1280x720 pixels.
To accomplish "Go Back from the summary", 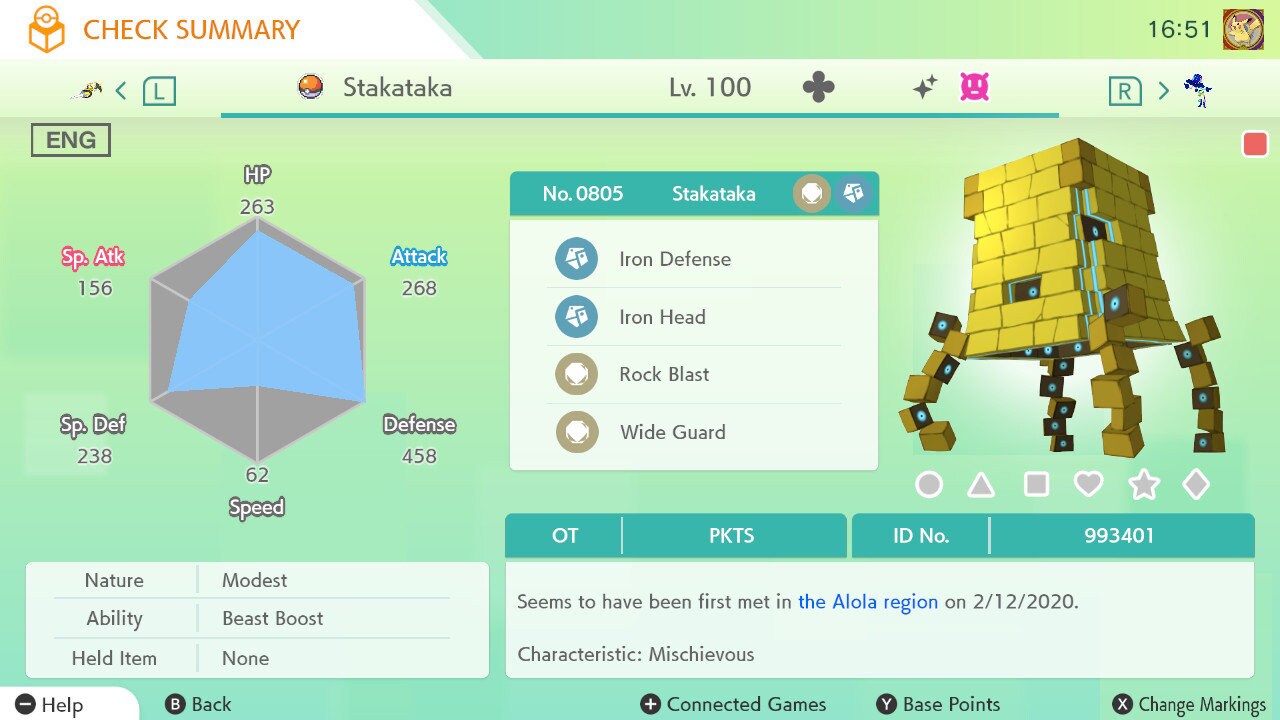I will (198, 705).
